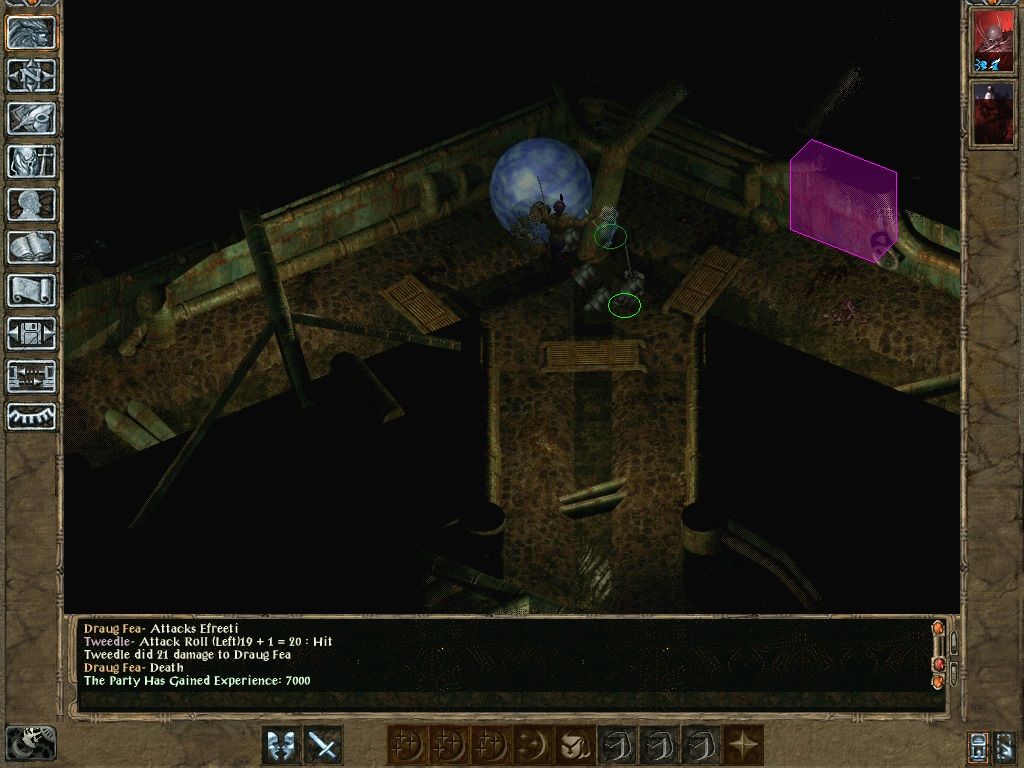Screen dimensions: 1024x768
Task: Open the area map with compass icon
Action: tap(32, 75)
